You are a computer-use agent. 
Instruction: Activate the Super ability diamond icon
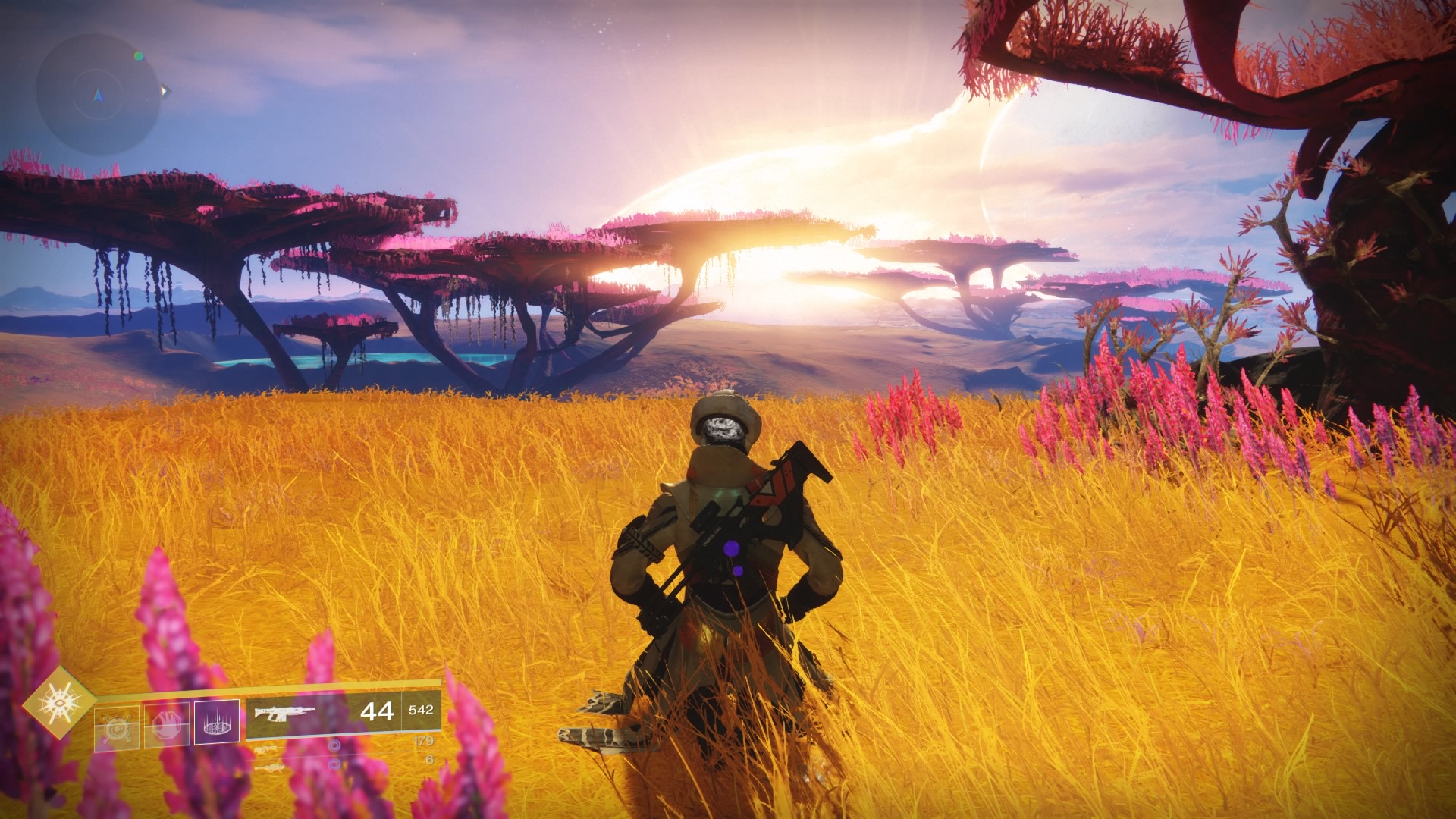(59, 703)
